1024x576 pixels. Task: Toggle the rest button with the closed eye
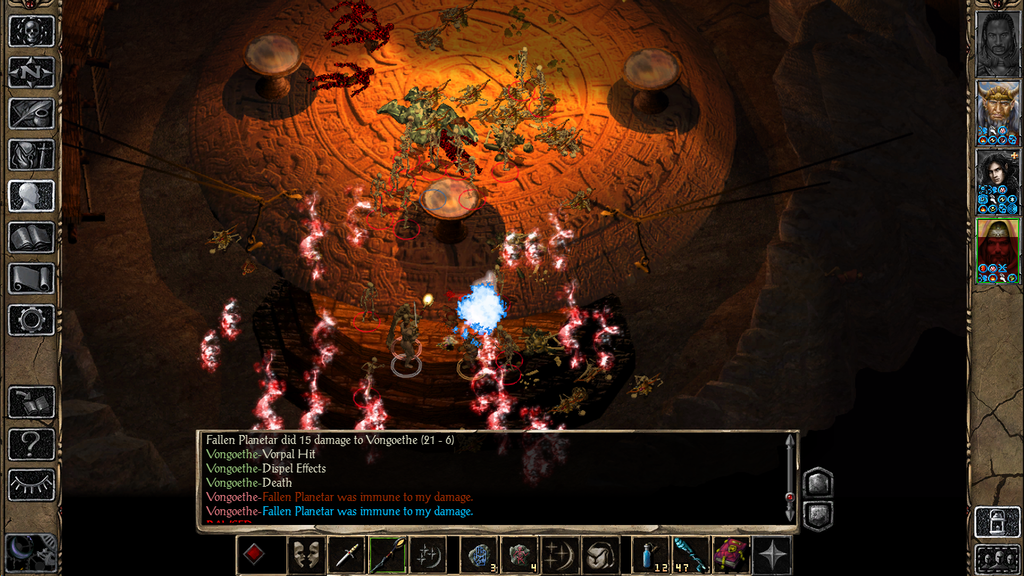31,484
